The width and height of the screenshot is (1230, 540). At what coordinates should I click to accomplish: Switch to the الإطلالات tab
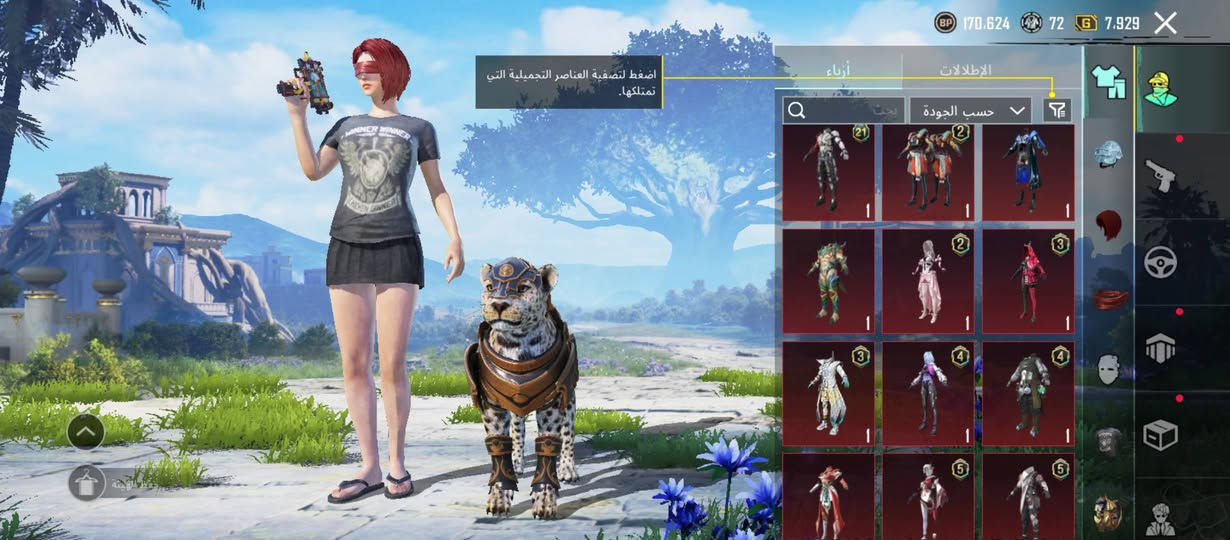[x=965, y=70]
